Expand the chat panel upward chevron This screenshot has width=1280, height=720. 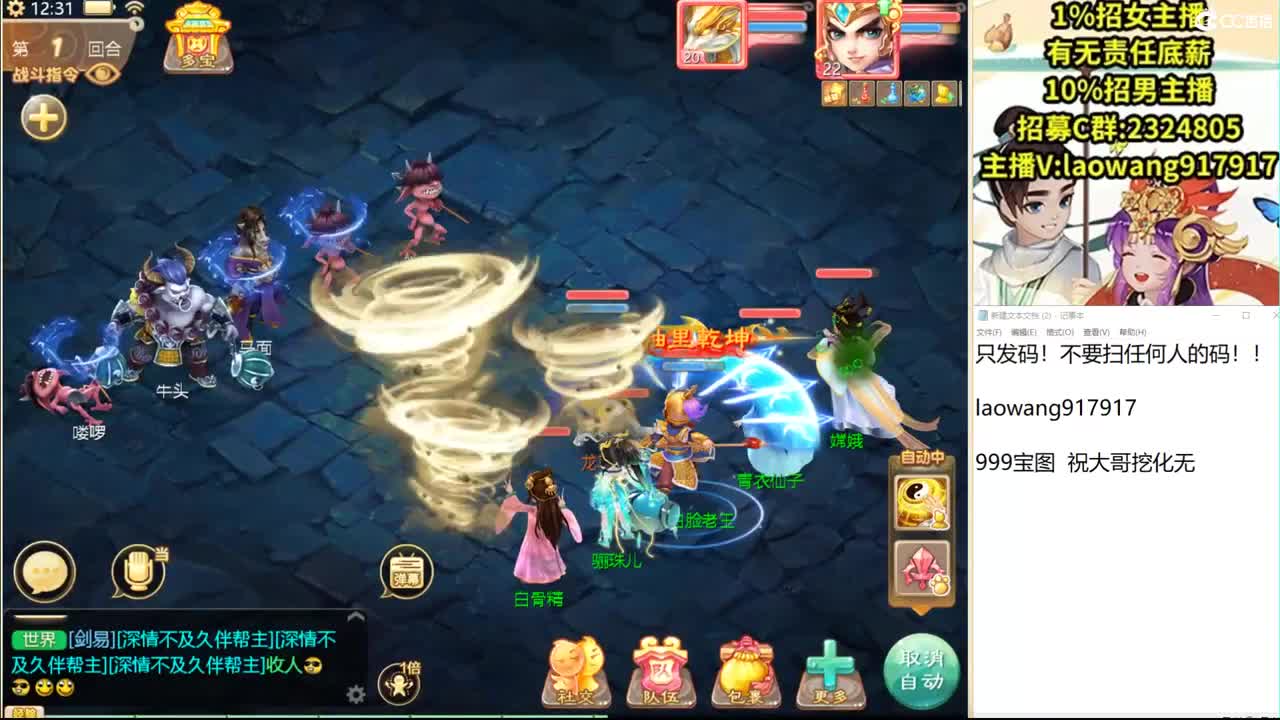355,615
